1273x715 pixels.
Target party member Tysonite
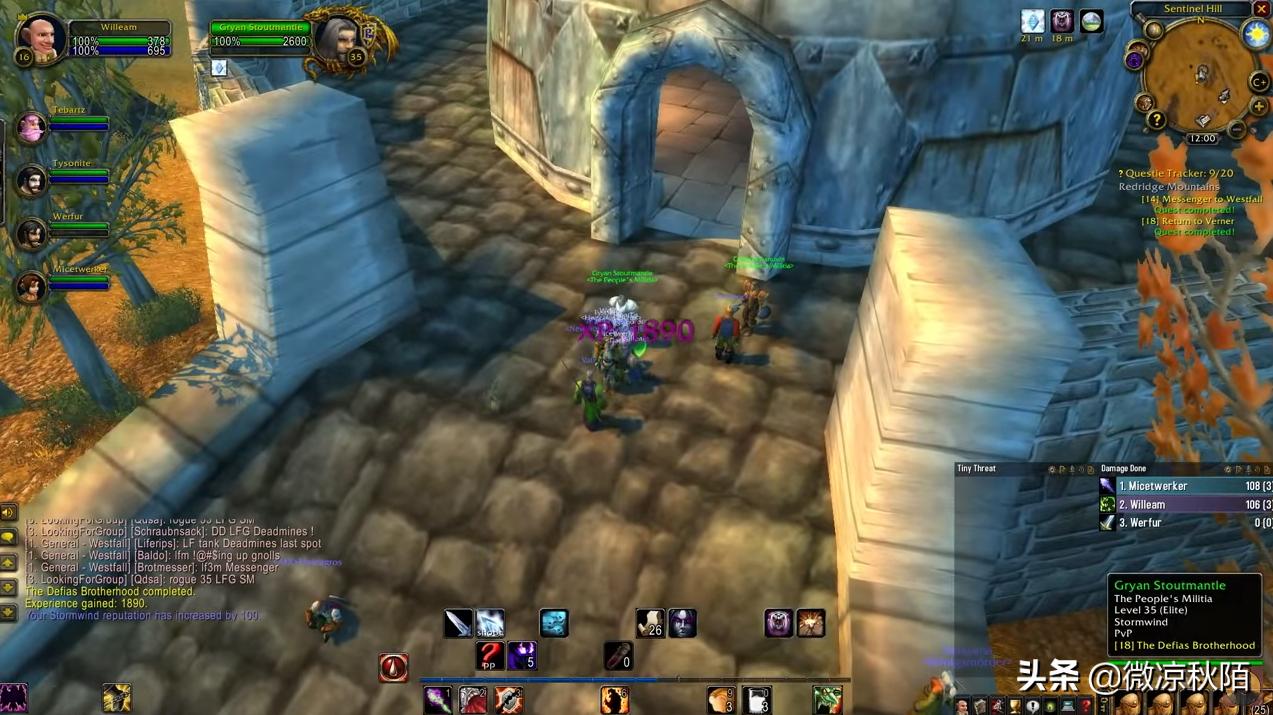(31, 180)
